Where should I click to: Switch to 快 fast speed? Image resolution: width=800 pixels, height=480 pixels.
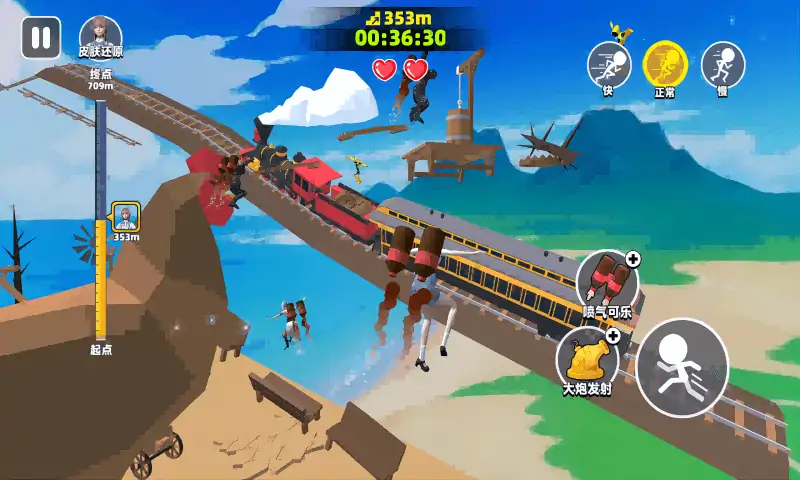click(x=608, y=65)
